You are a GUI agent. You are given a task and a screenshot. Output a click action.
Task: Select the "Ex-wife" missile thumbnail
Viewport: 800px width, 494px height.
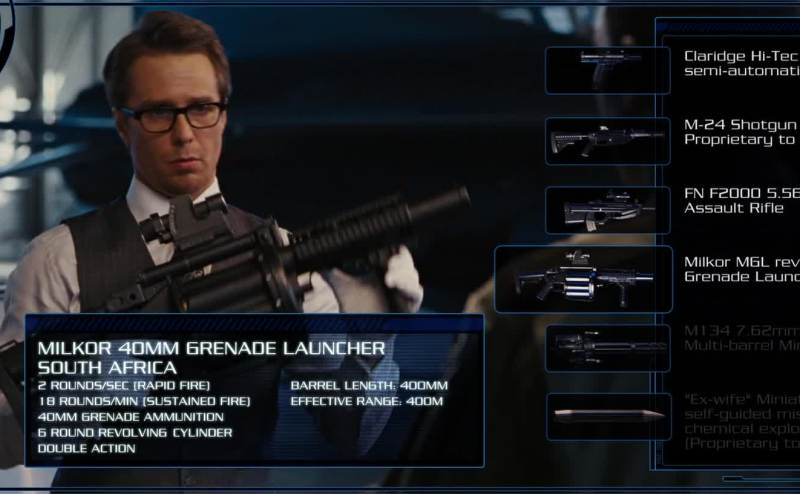(x=607, y=416)
